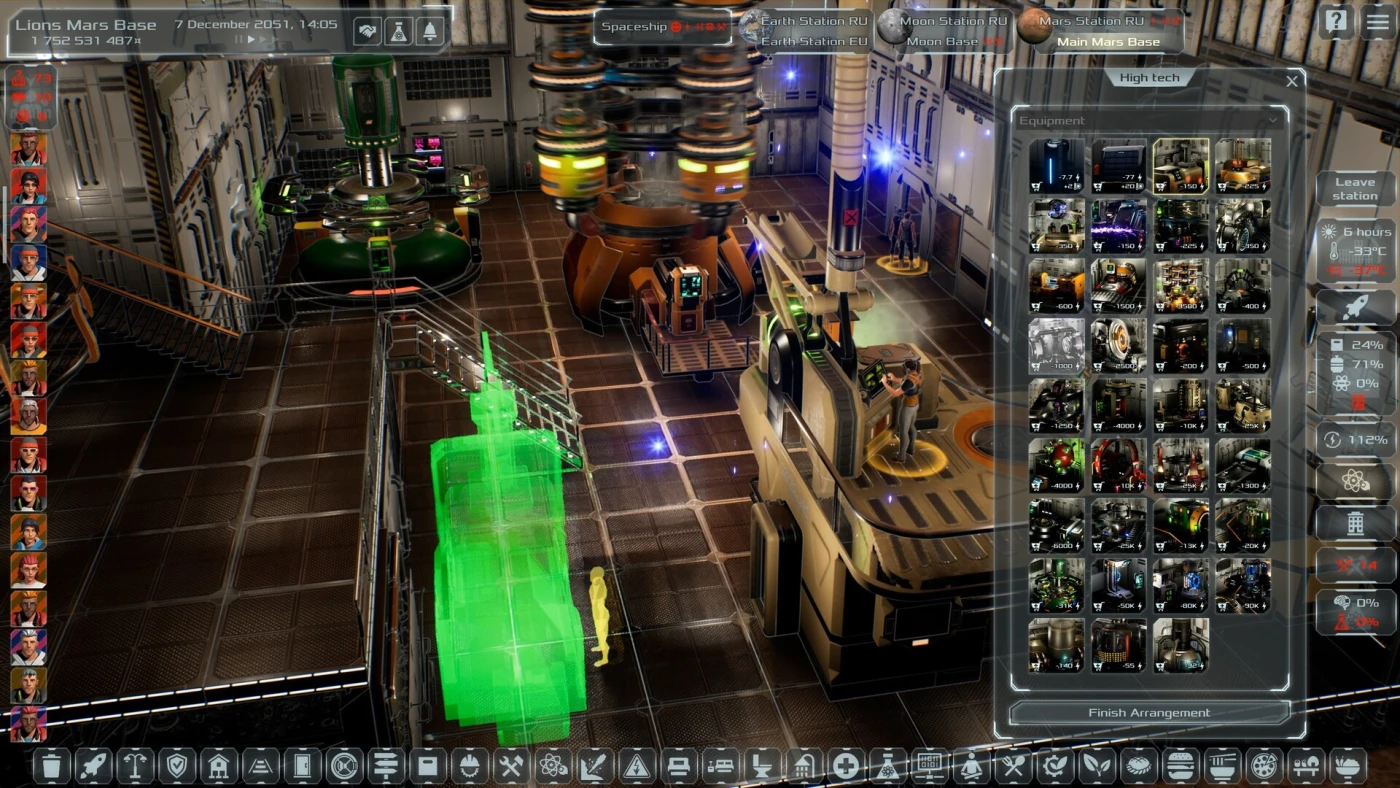The image size is (1400, 788).
Task: Select the trash can tool
Action: [52, 766]
